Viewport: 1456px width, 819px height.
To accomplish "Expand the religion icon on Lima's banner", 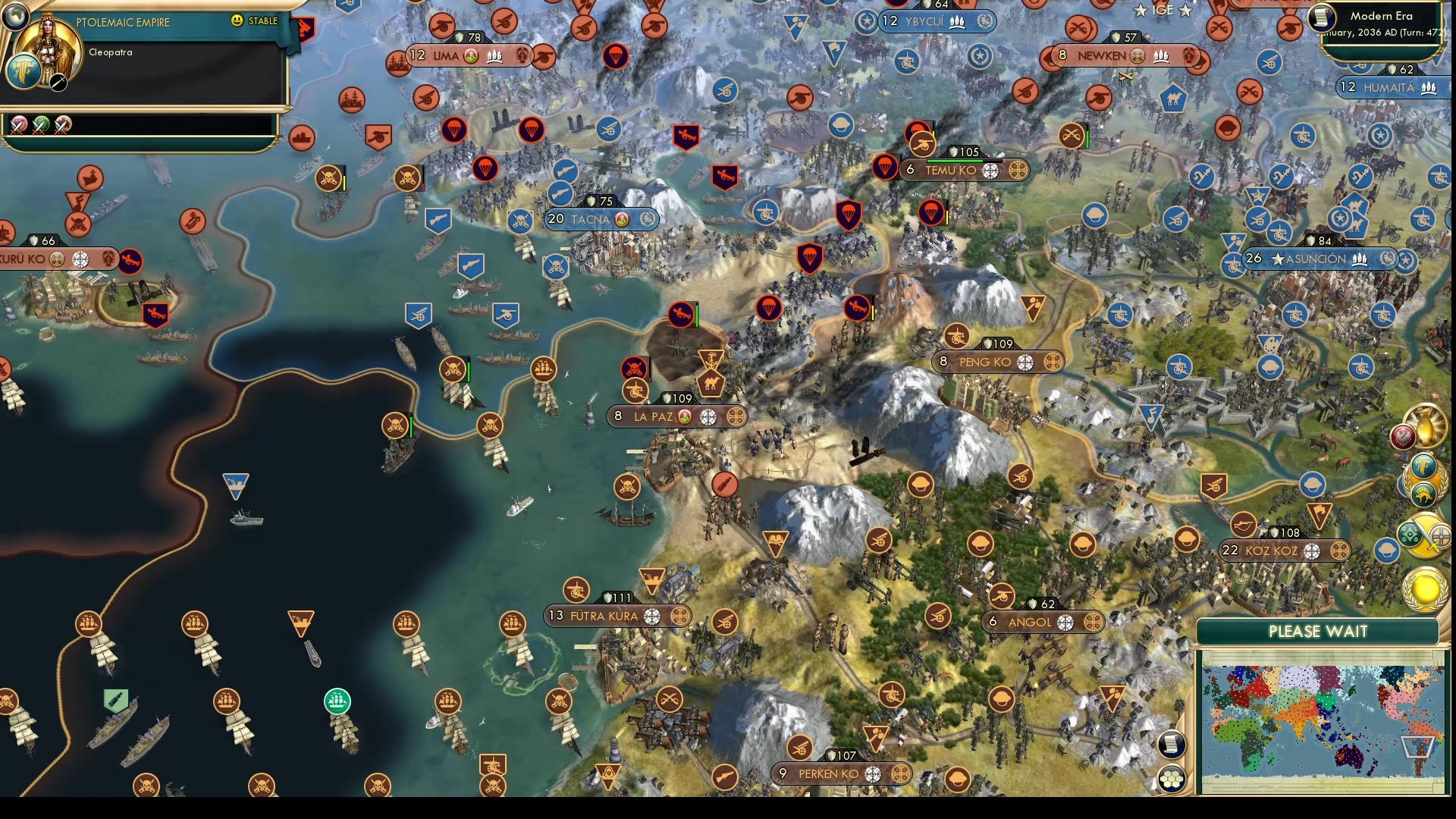I will [x=470, y=55].
